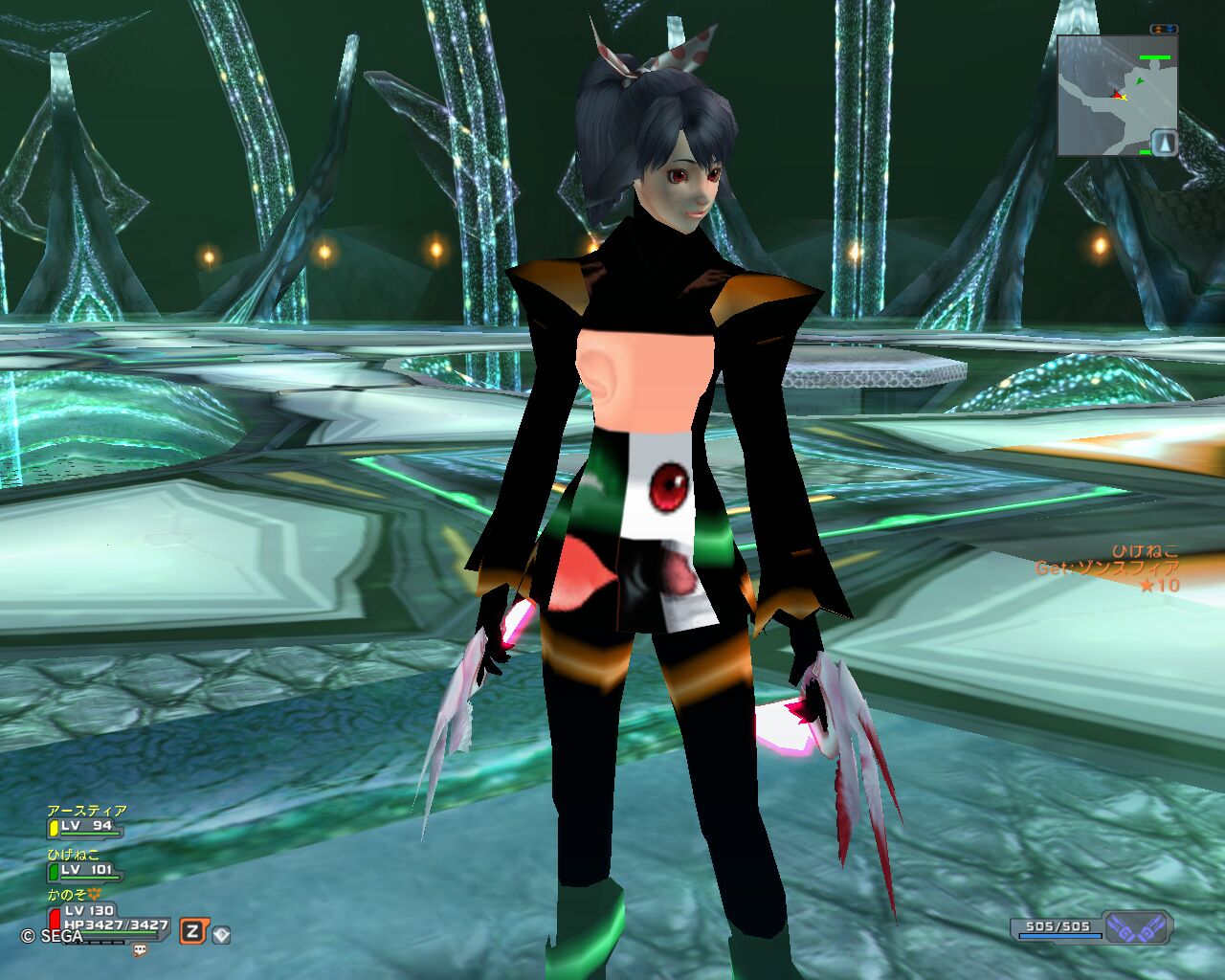
Task: Toggle the arrow button on the minimap corner
Action: point(1164,143)
